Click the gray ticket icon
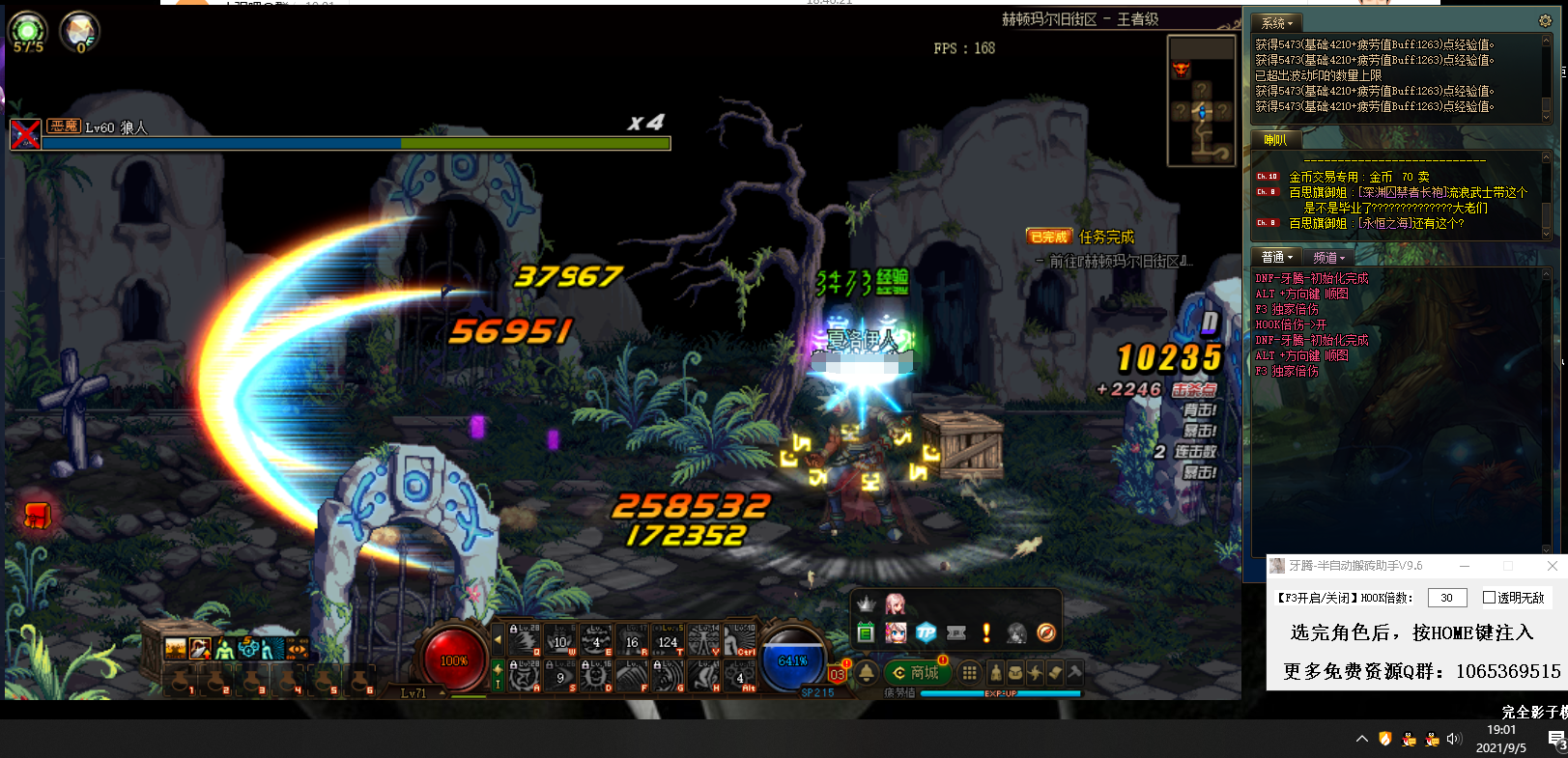This screenshot has width=1568, height=758. pos(955,633)
